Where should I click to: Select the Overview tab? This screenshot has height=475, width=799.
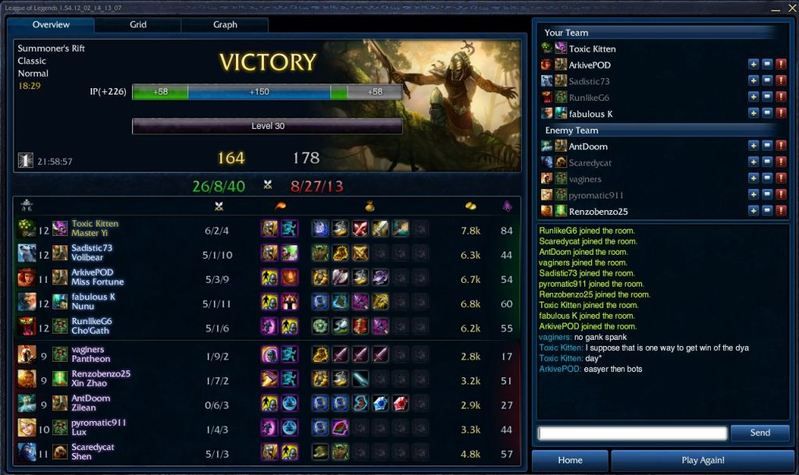(51, 24)
